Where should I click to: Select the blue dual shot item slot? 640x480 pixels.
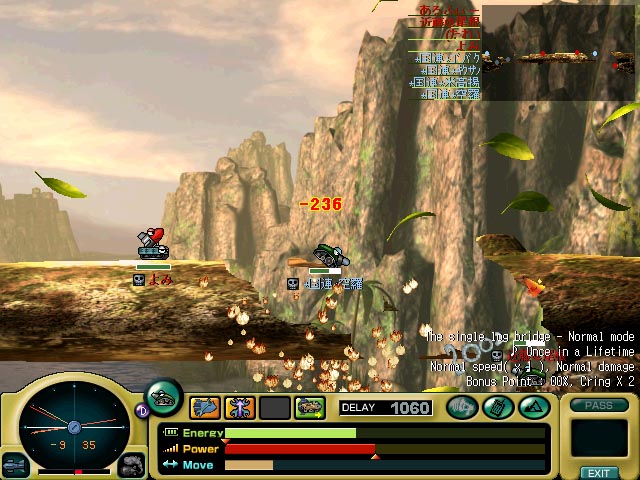click(x=205, y=407)
